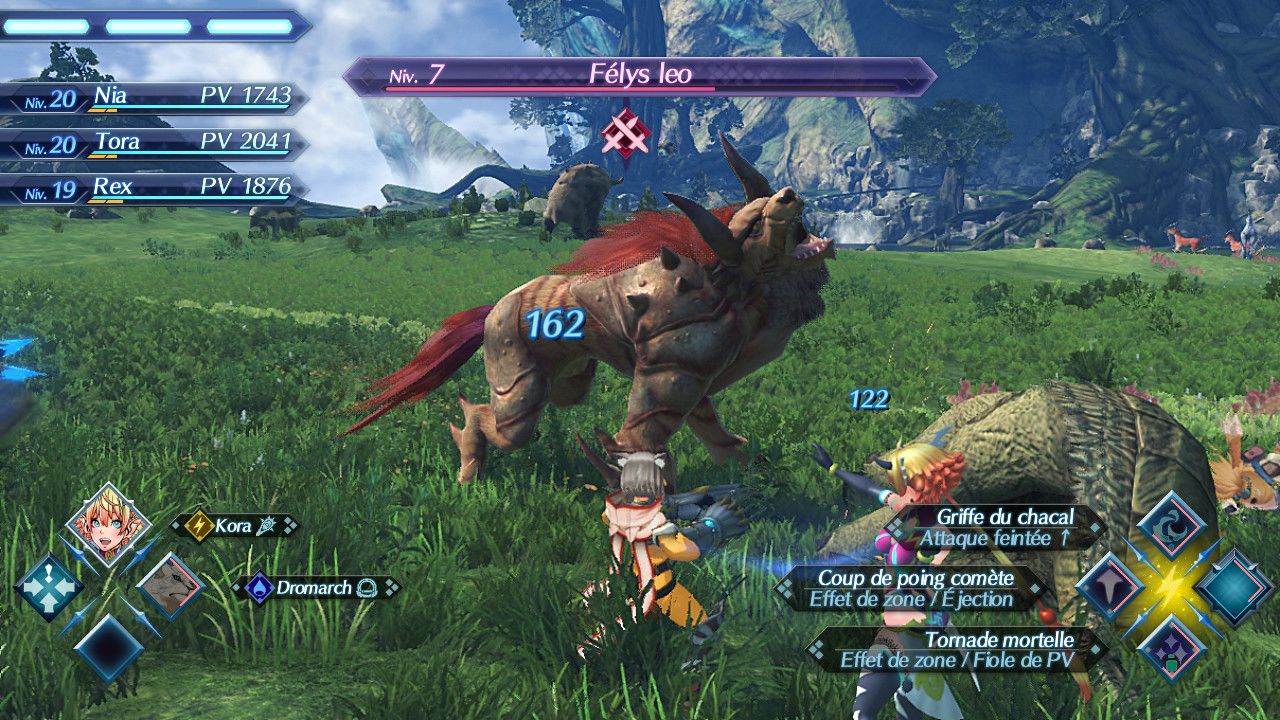Switch to the Kora blade portrait

click(108, 524)
